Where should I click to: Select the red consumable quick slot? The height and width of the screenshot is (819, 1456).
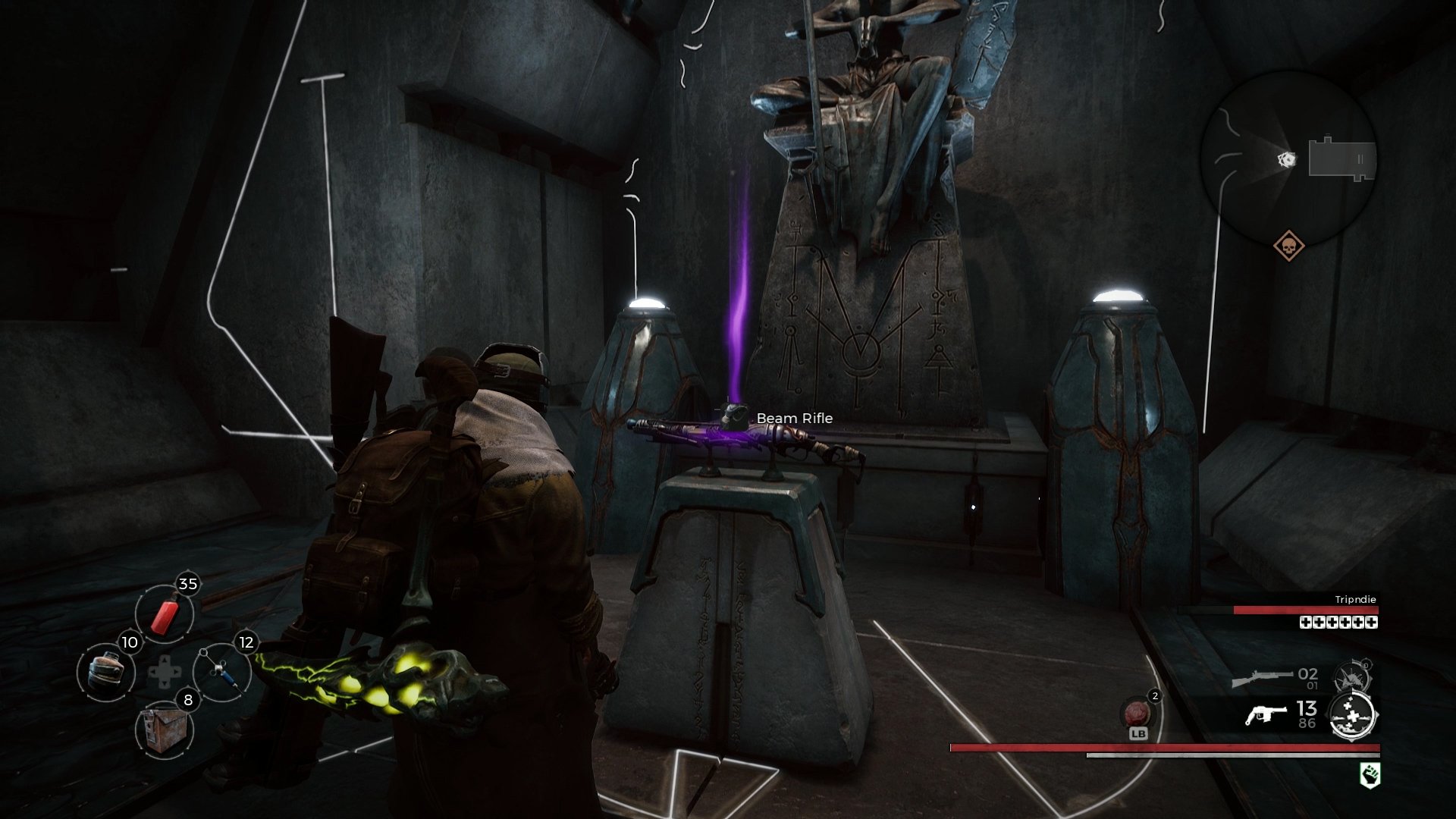click(x=165, y=614)
